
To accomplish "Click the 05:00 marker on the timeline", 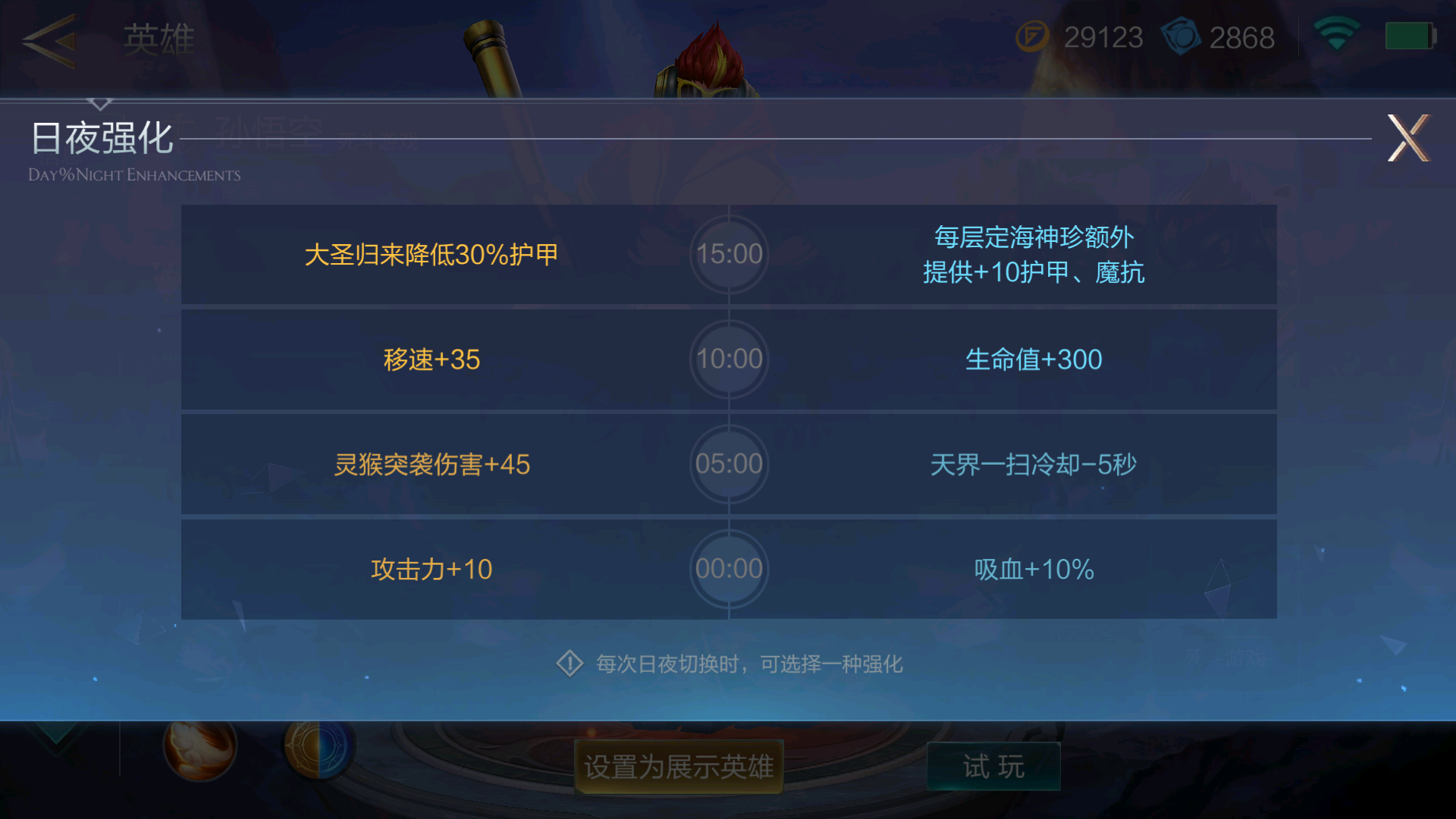I will (728, 464).
